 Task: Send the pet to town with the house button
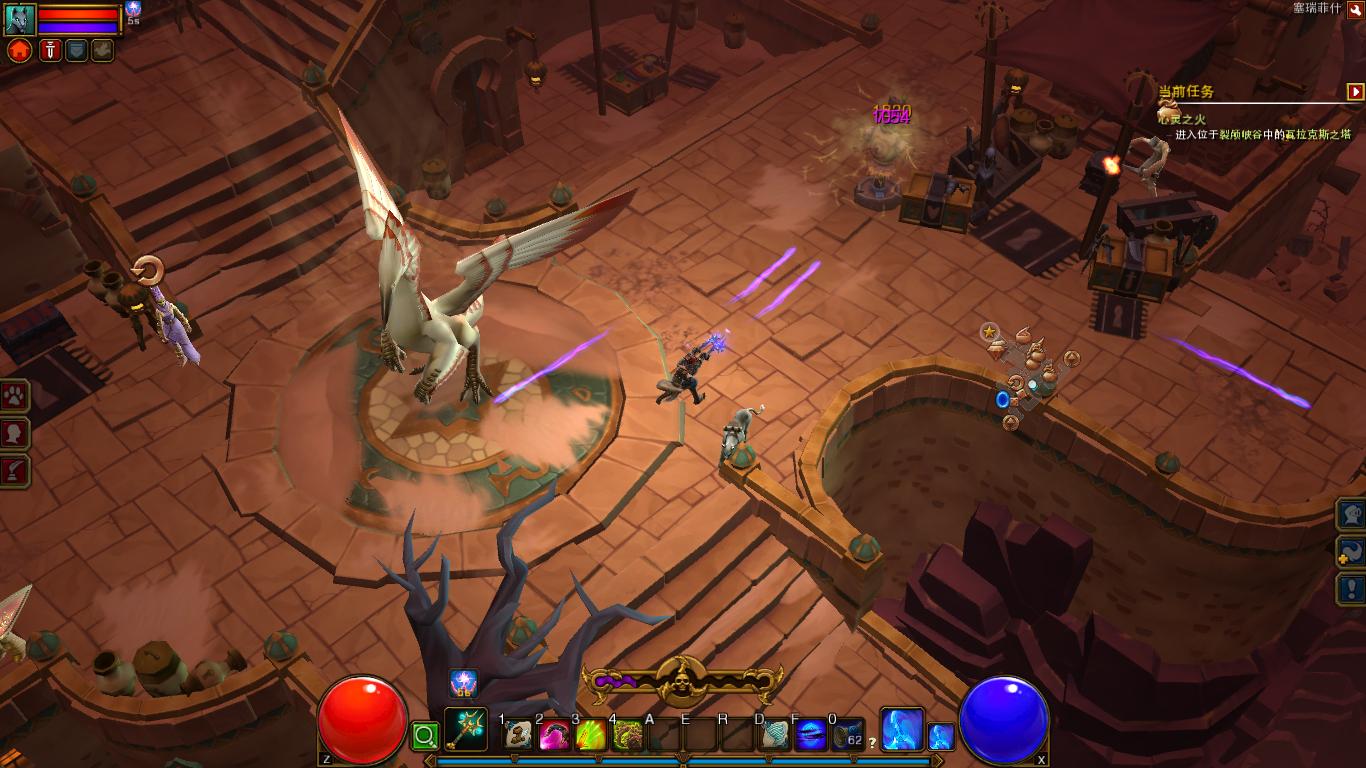click(x=20, y=50)
